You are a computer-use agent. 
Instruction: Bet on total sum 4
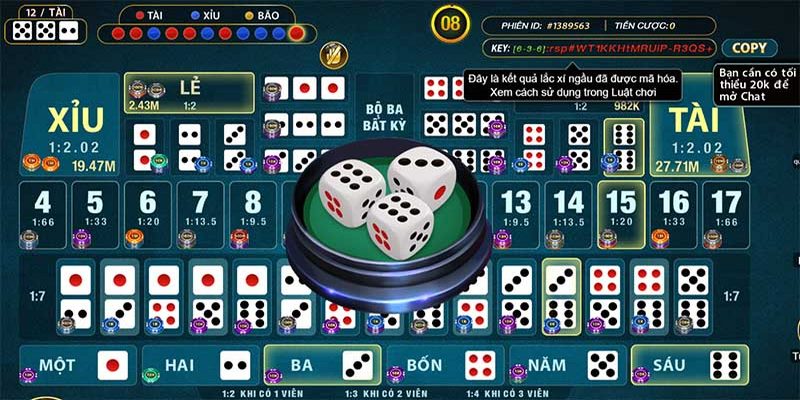pos(42,212)
